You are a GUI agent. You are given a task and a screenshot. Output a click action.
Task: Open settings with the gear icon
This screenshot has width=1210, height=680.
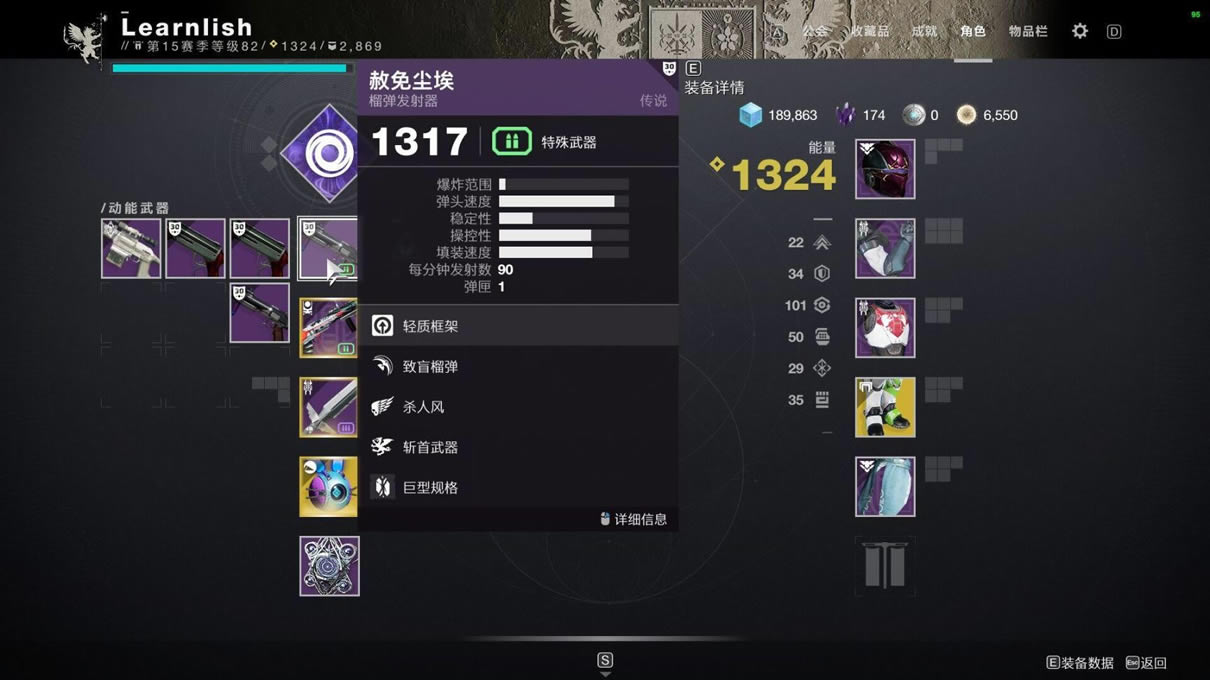pos(1080,31)
